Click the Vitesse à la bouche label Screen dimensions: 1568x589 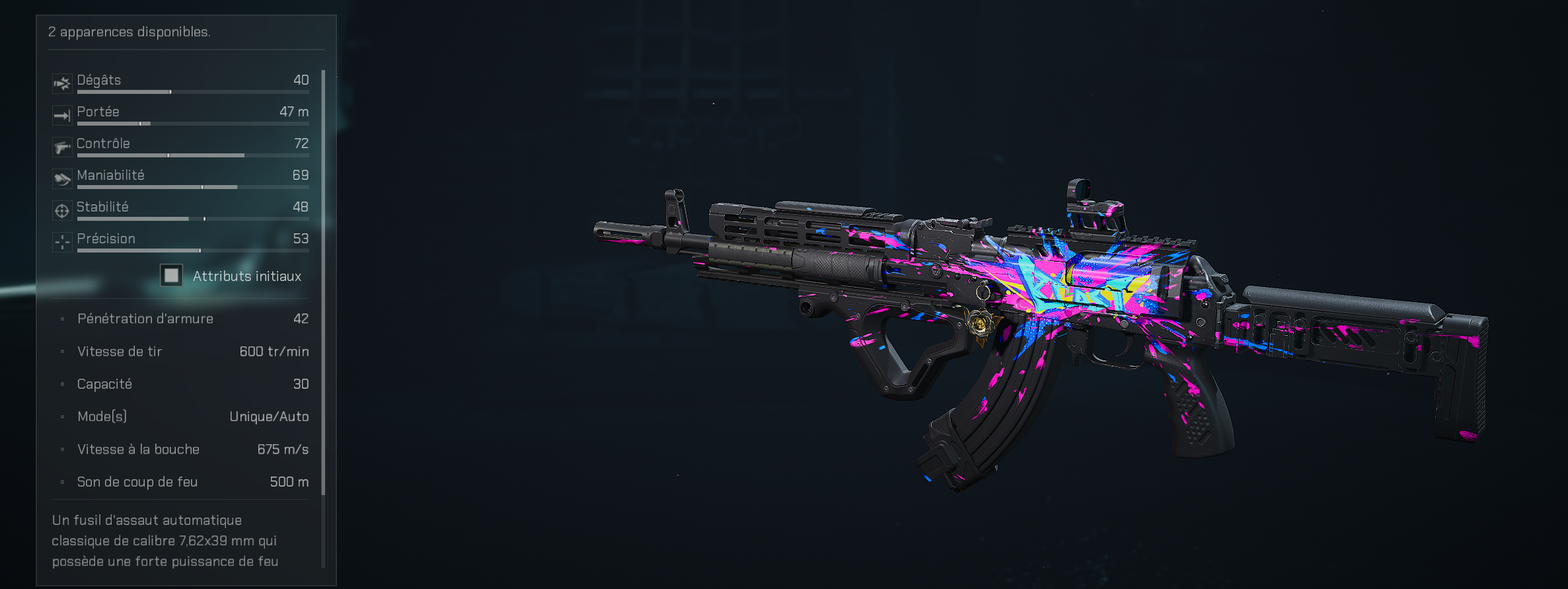[x=138, y=450]
